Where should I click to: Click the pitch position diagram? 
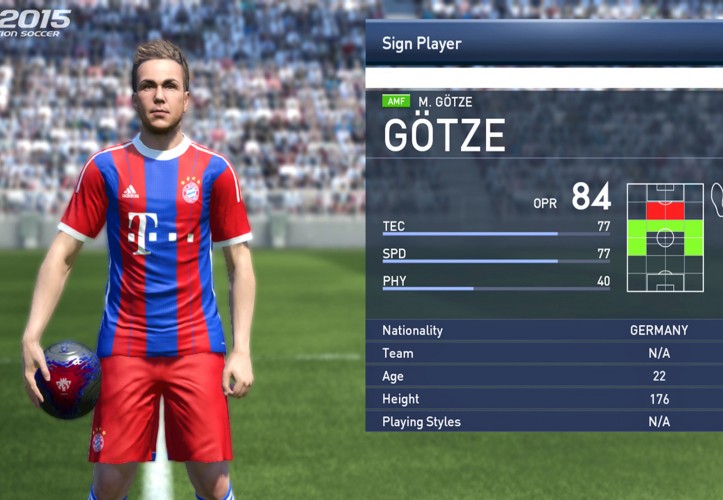coord(665,238)
